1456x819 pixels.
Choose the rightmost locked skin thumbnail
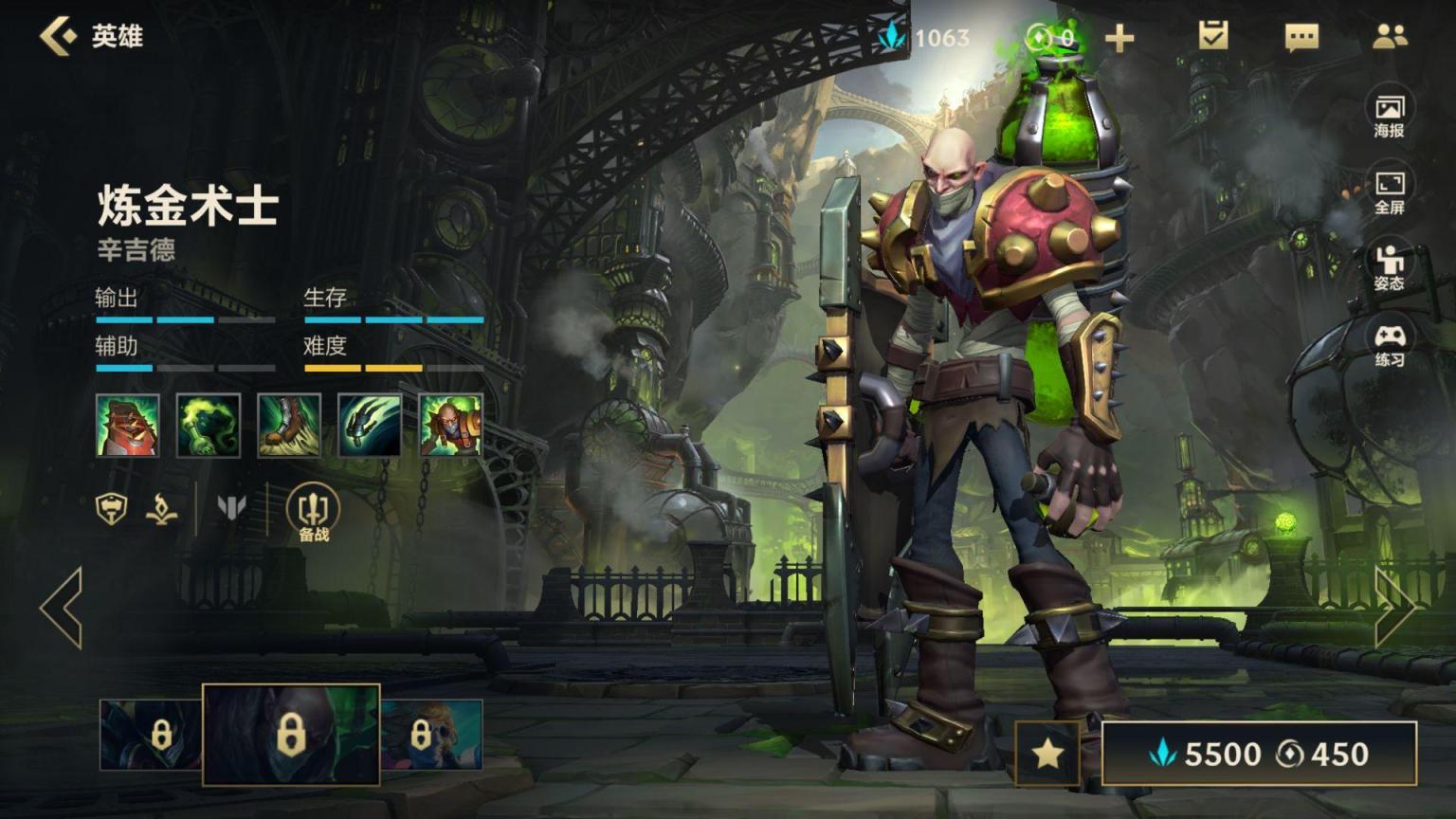[x=431, y=735]
